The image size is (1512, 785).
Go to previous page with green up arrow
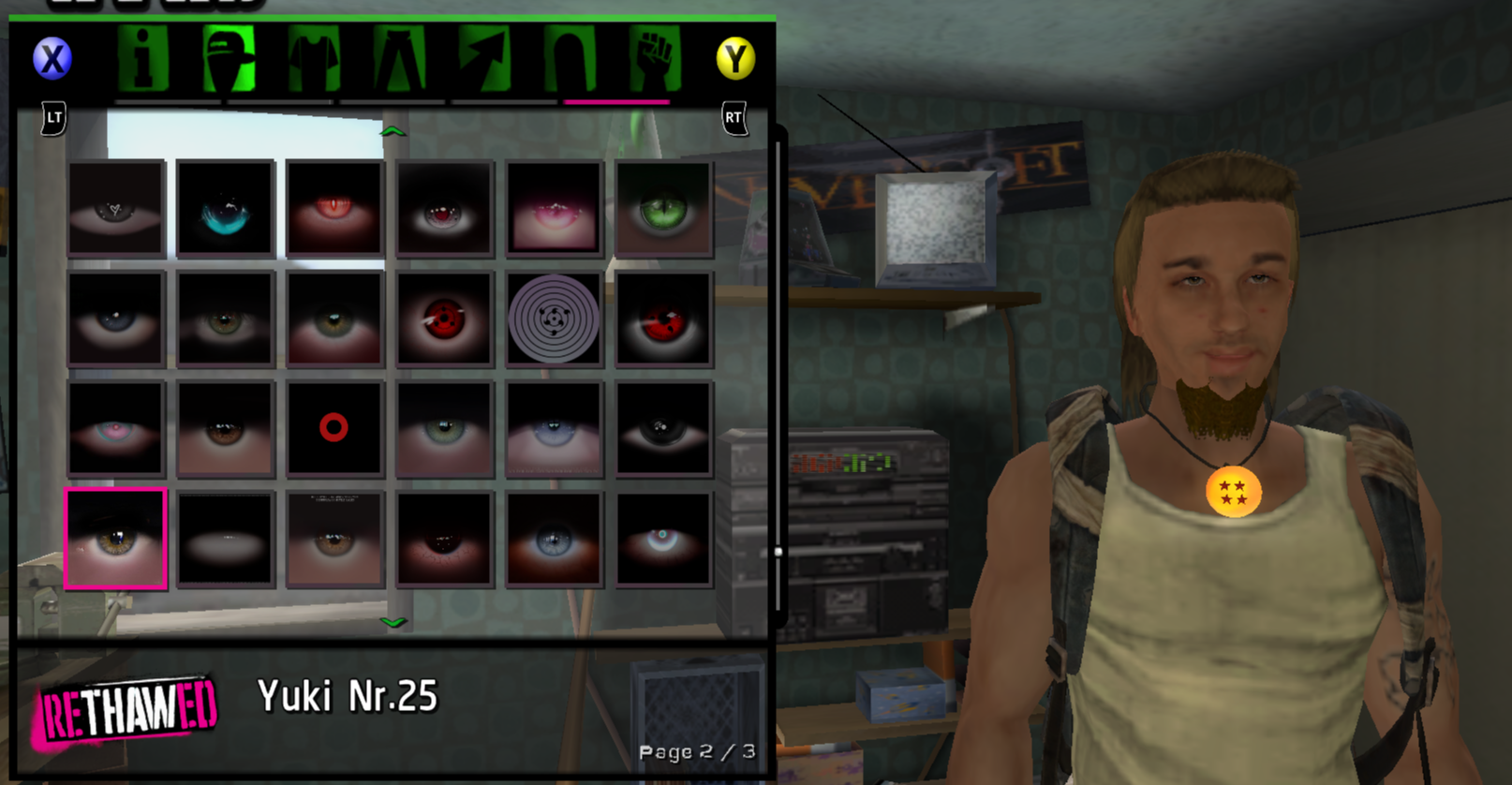coord(393,132)
